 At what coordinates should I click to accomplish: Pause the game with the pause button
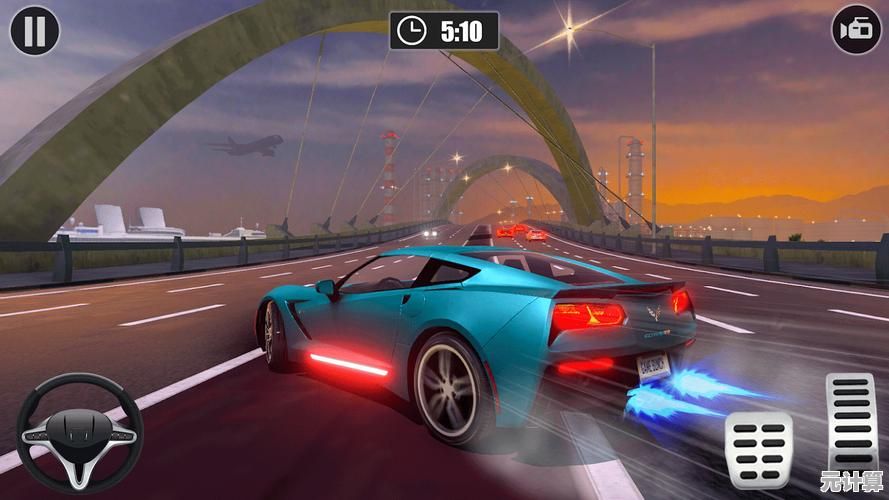[35, 31]
